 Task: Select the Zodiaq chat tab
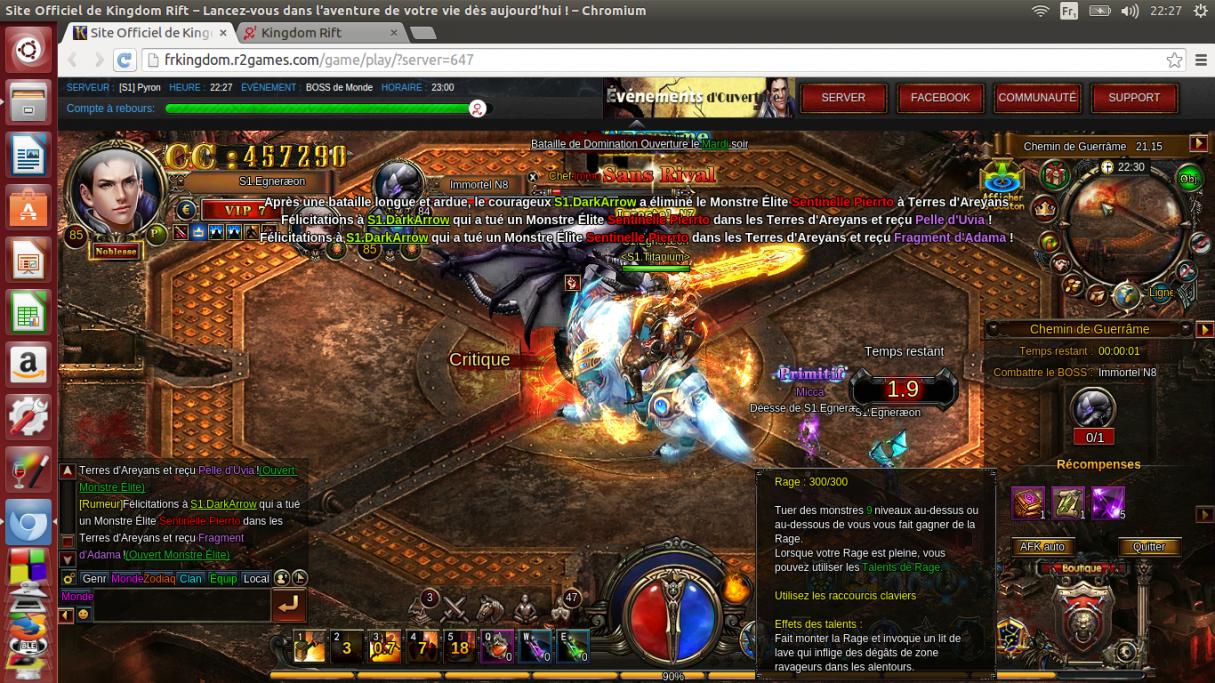pos(159,579)
